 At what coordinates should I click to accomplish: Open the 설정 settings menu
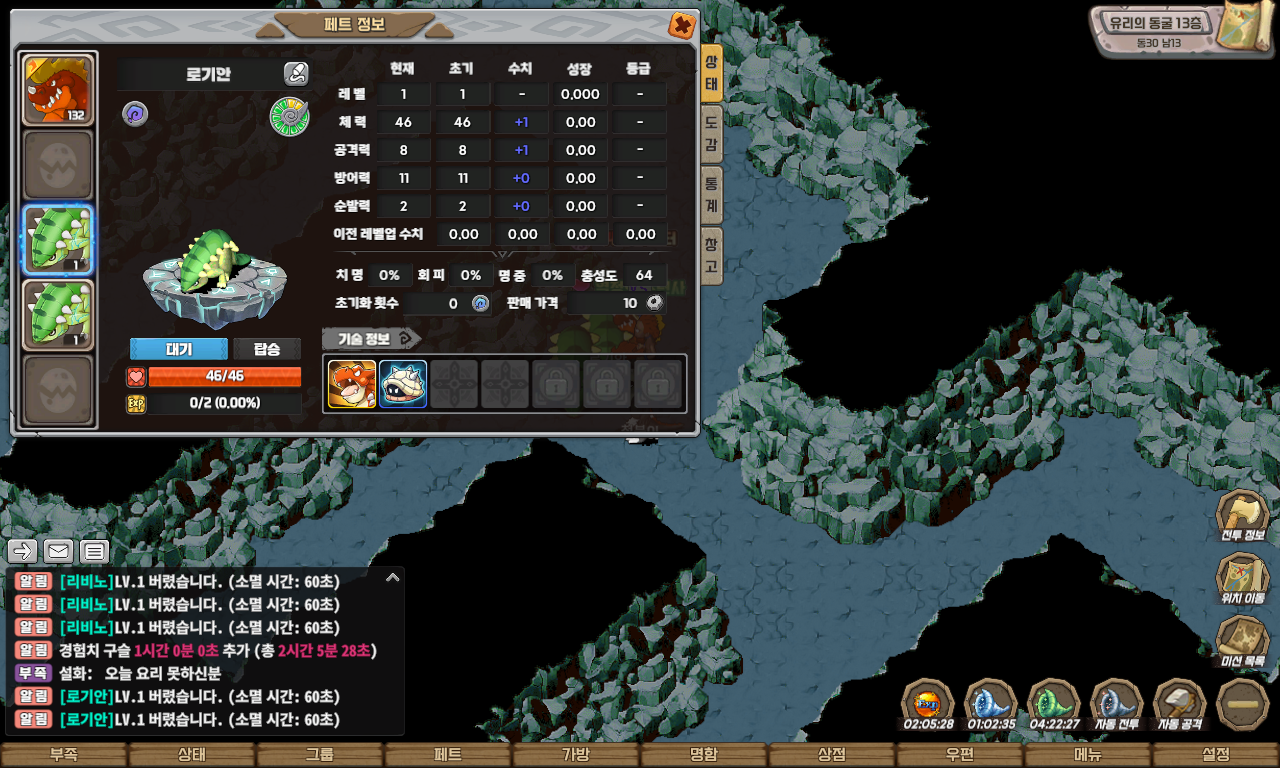pos(1216,755)
